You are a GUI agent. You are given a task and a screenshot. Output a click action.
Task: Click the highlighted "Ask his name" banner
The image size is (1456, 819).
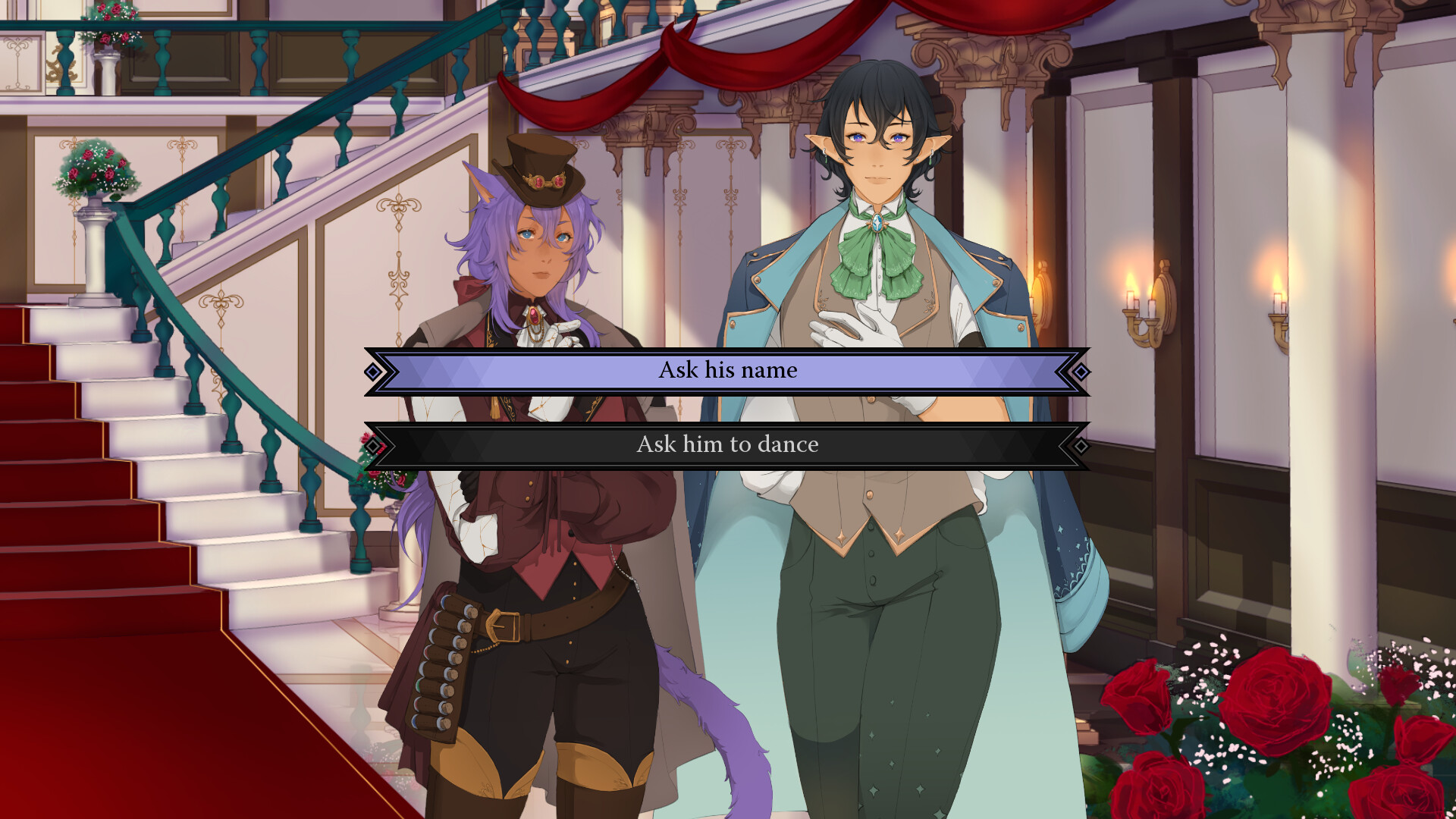[726, 370]
